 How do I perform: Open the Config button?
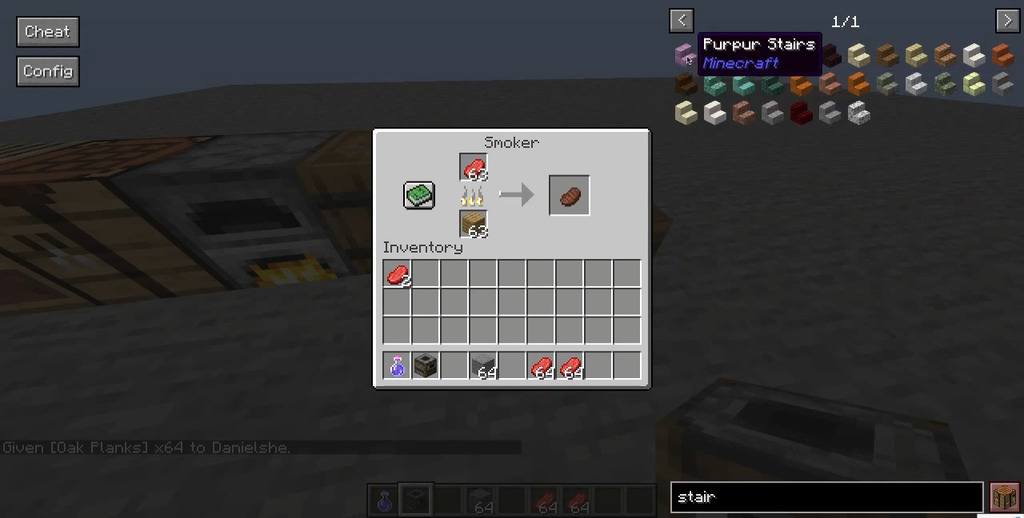(47, 72)
